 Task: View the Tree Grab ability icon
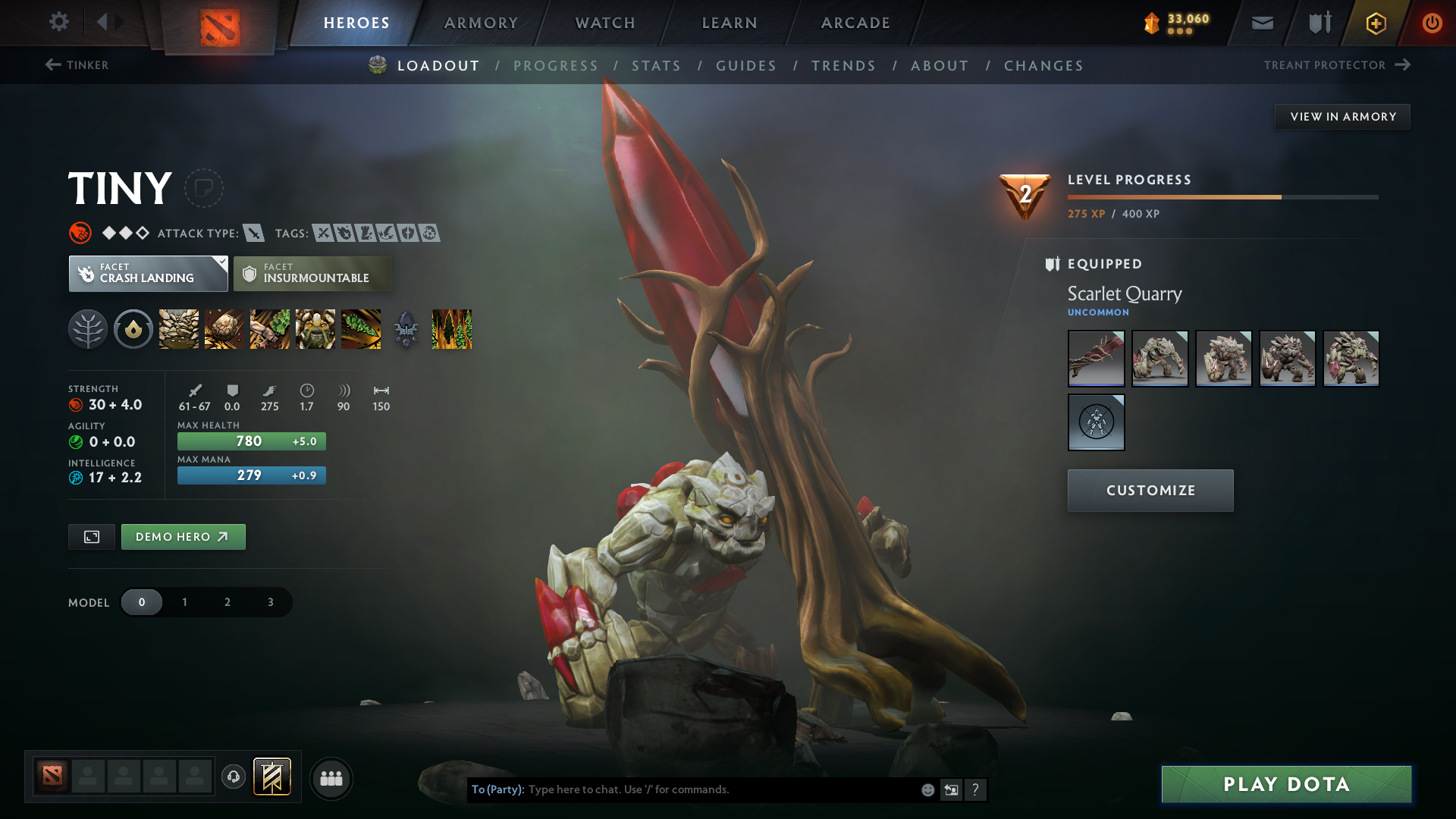click(269, 329)
